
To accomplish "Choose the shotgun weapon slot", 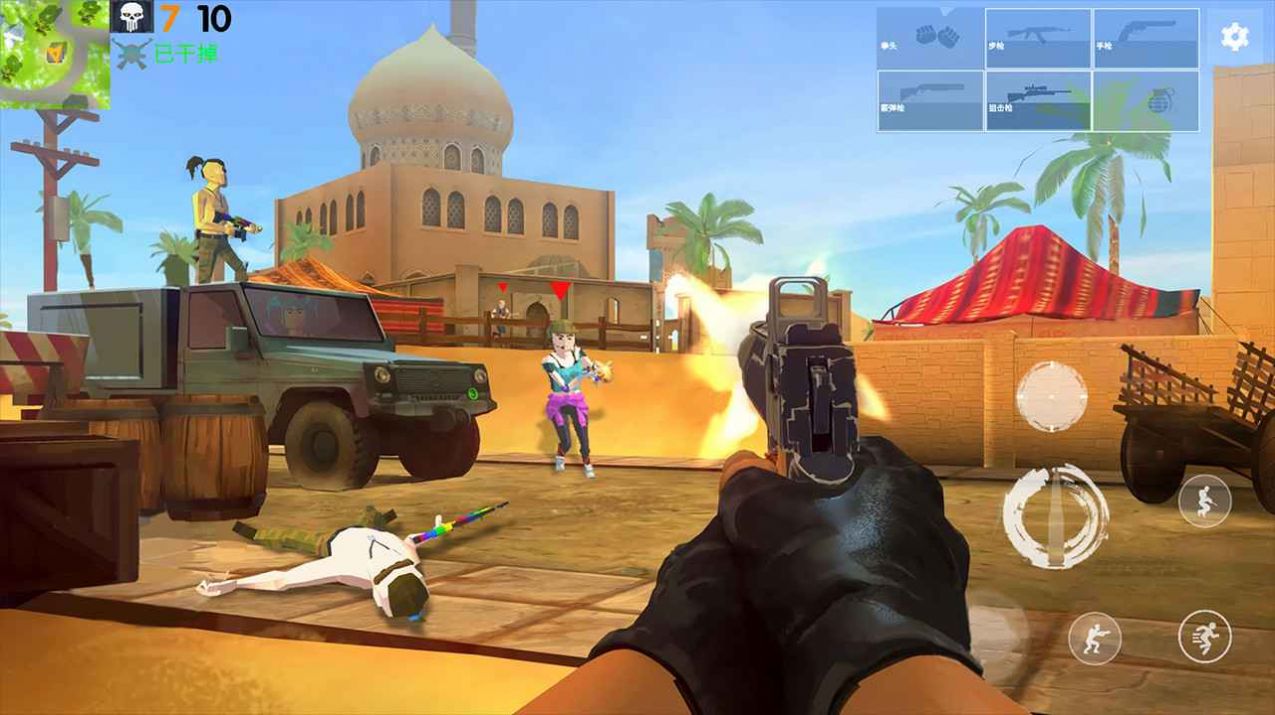I will tap(930, 100).
